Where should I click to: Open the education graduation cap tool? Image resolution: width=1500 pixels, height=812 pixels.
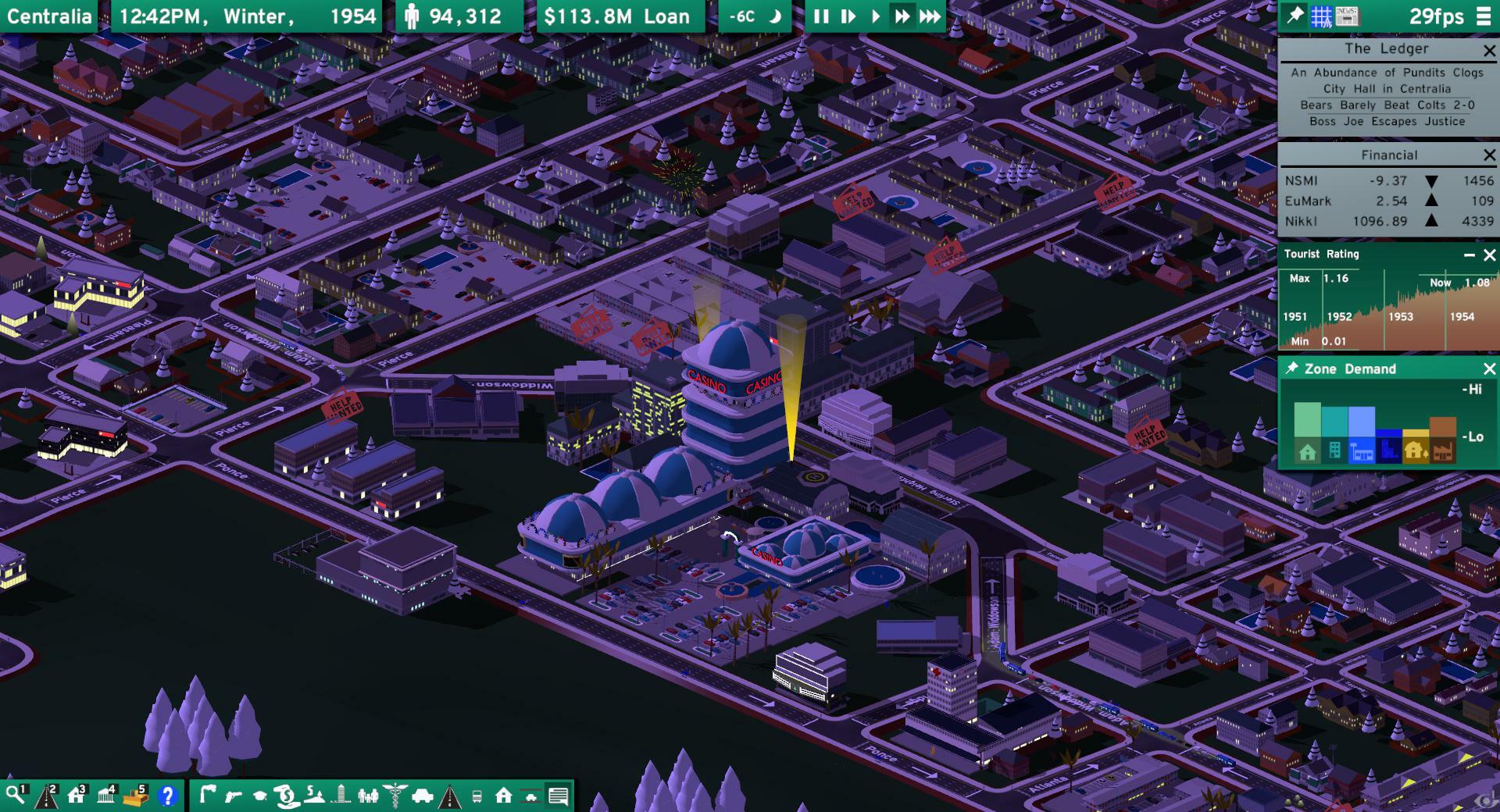(259, 797)
